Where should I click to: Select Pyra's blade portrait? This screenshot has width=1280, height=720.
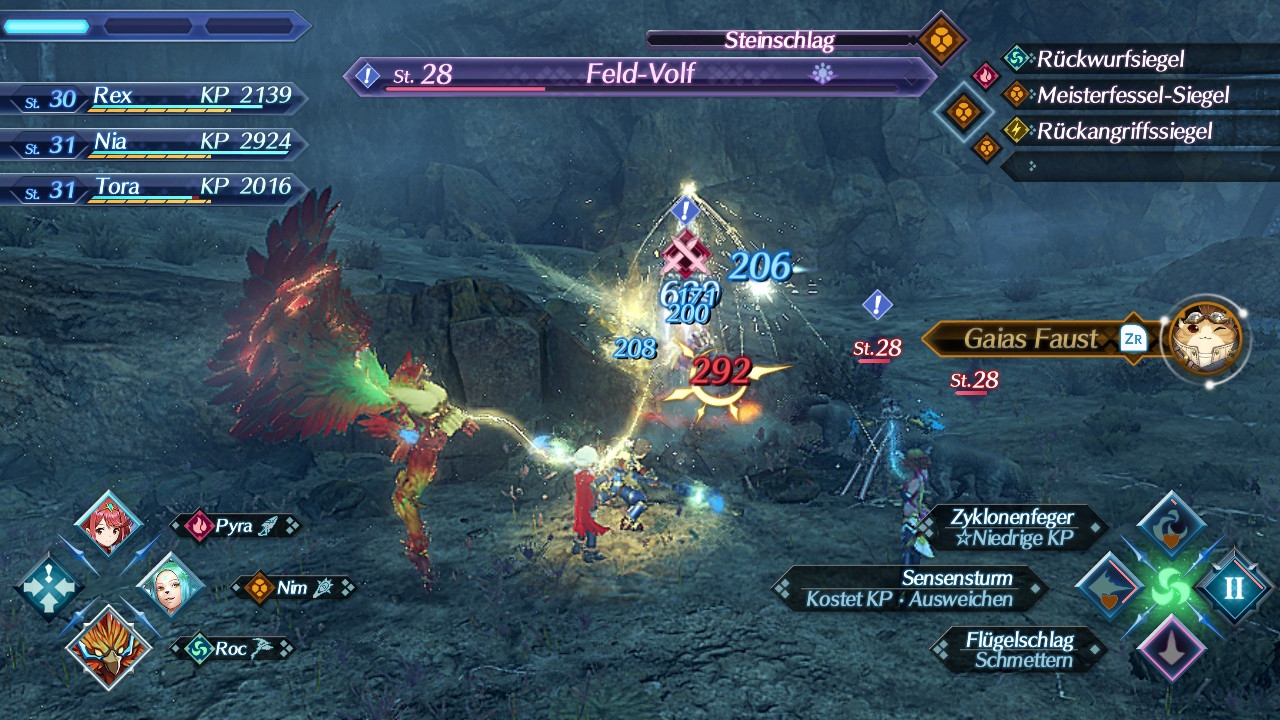[108, 526]
